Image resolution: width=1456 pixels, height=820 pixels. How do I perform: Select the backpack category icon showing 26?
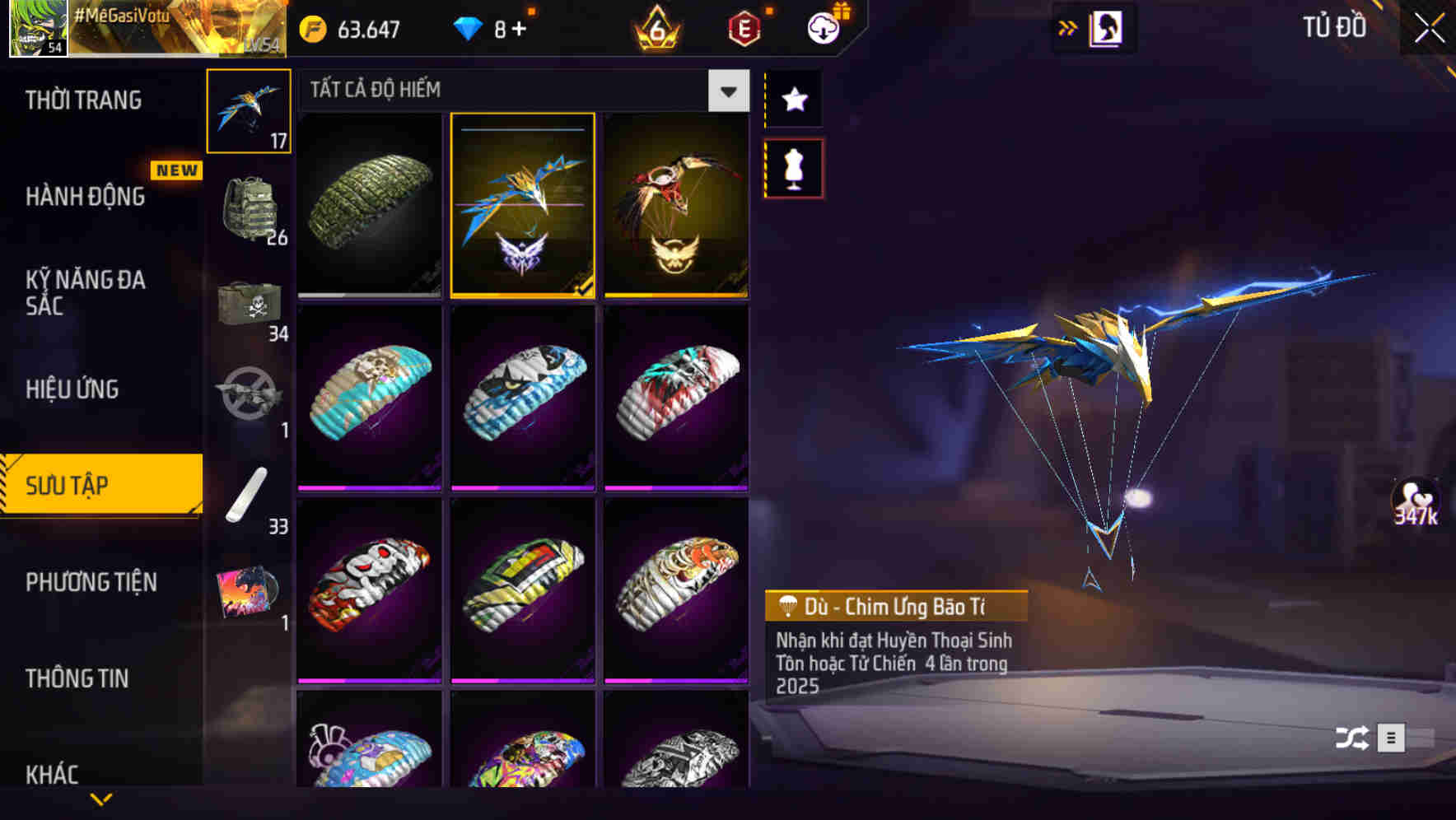click(x=250, y=206)
